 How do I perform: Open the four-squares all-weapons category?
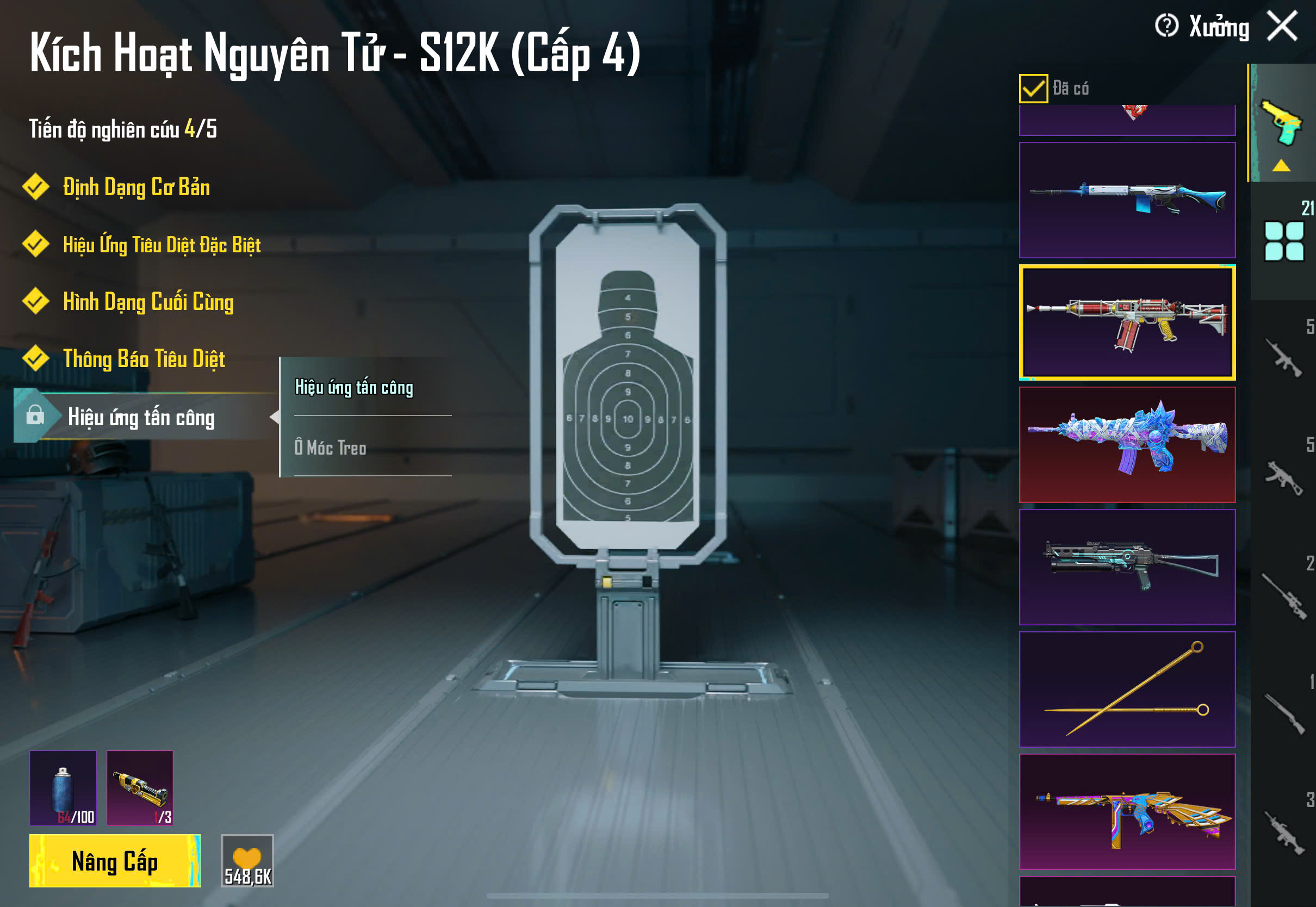click(1283, 241)
